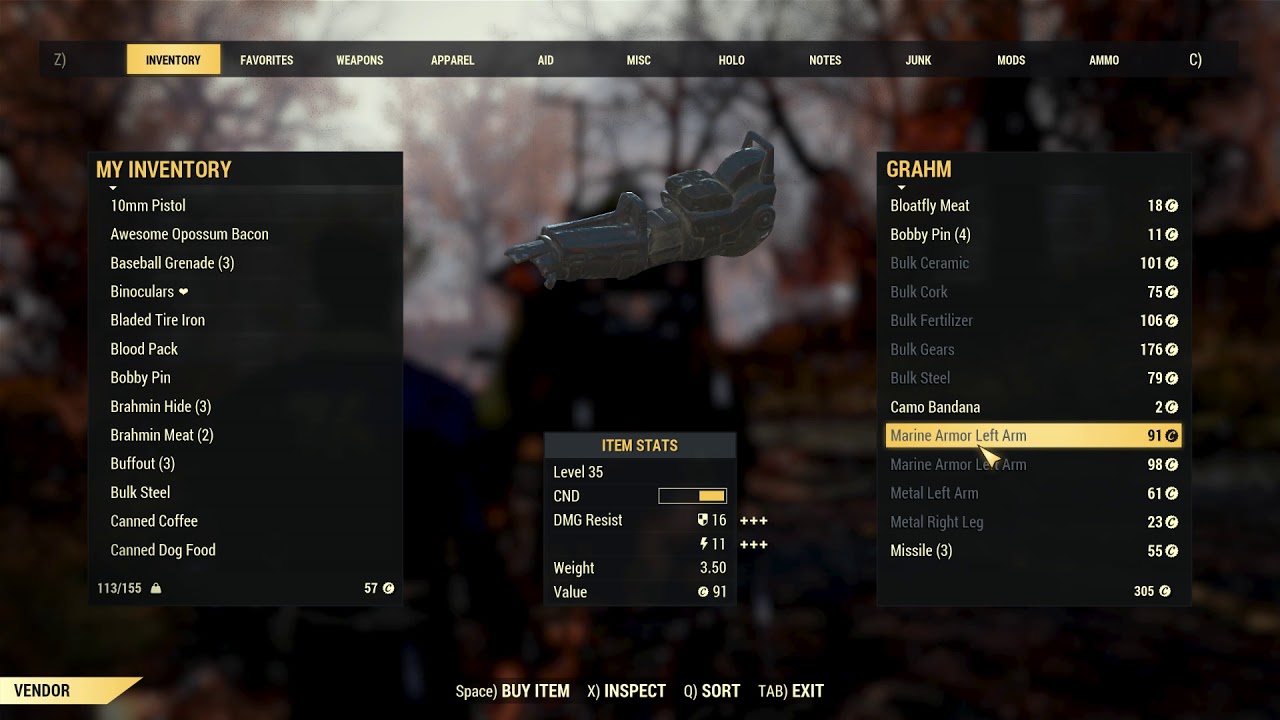Select the Metal Left Arm listing
Viewport: 1280px width, 720px height.
click(934, 493)
